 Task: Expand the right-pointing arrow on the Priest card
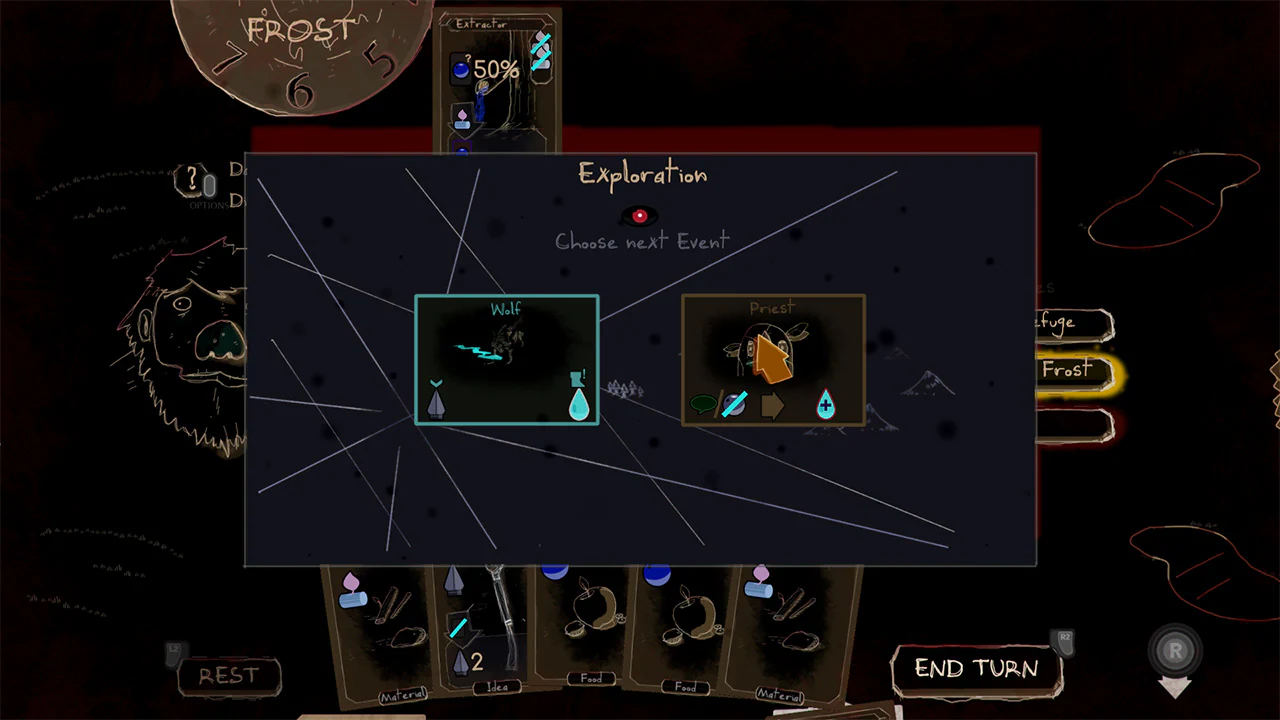point(774,406)
